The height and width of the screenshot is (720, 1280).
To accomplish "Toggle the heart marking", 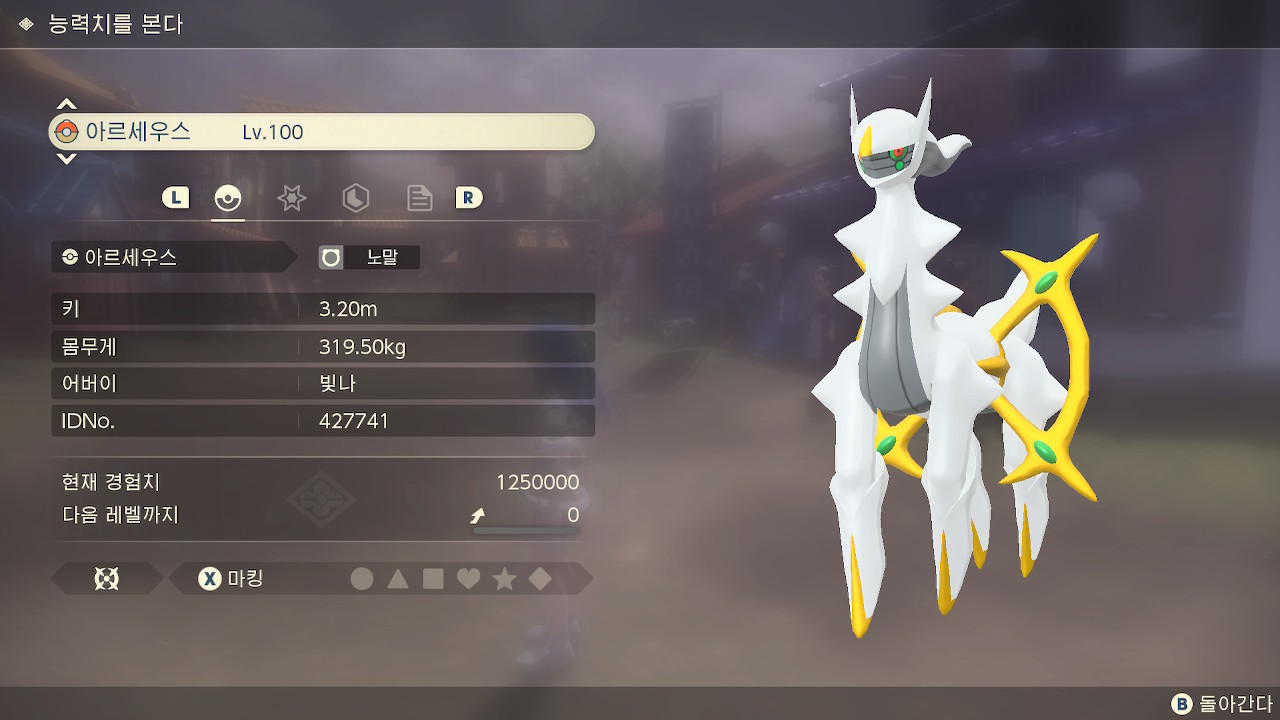I will [x=468, y=579].
